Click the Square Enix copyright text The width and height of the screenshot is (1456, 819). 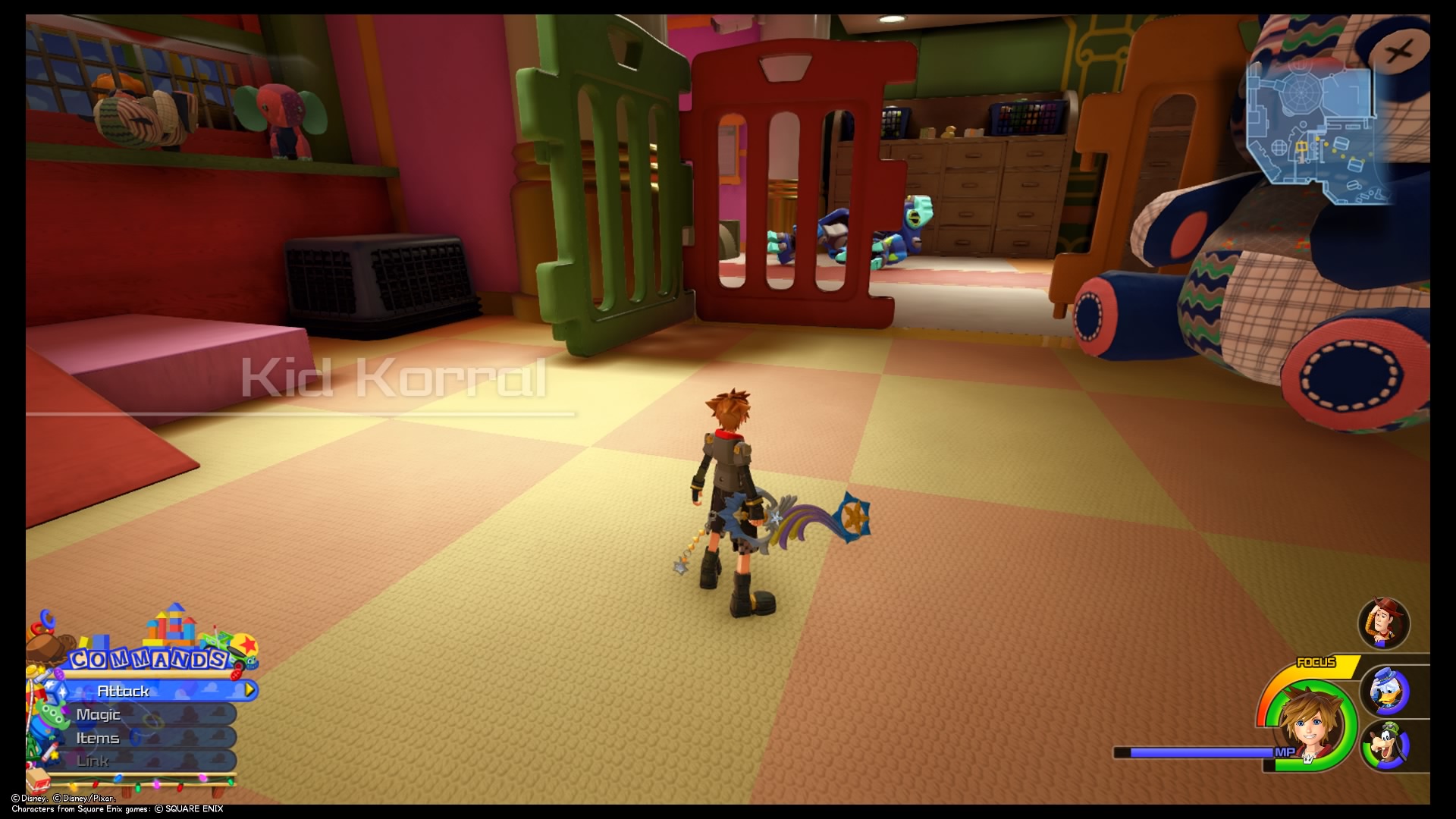pos(118,809)
